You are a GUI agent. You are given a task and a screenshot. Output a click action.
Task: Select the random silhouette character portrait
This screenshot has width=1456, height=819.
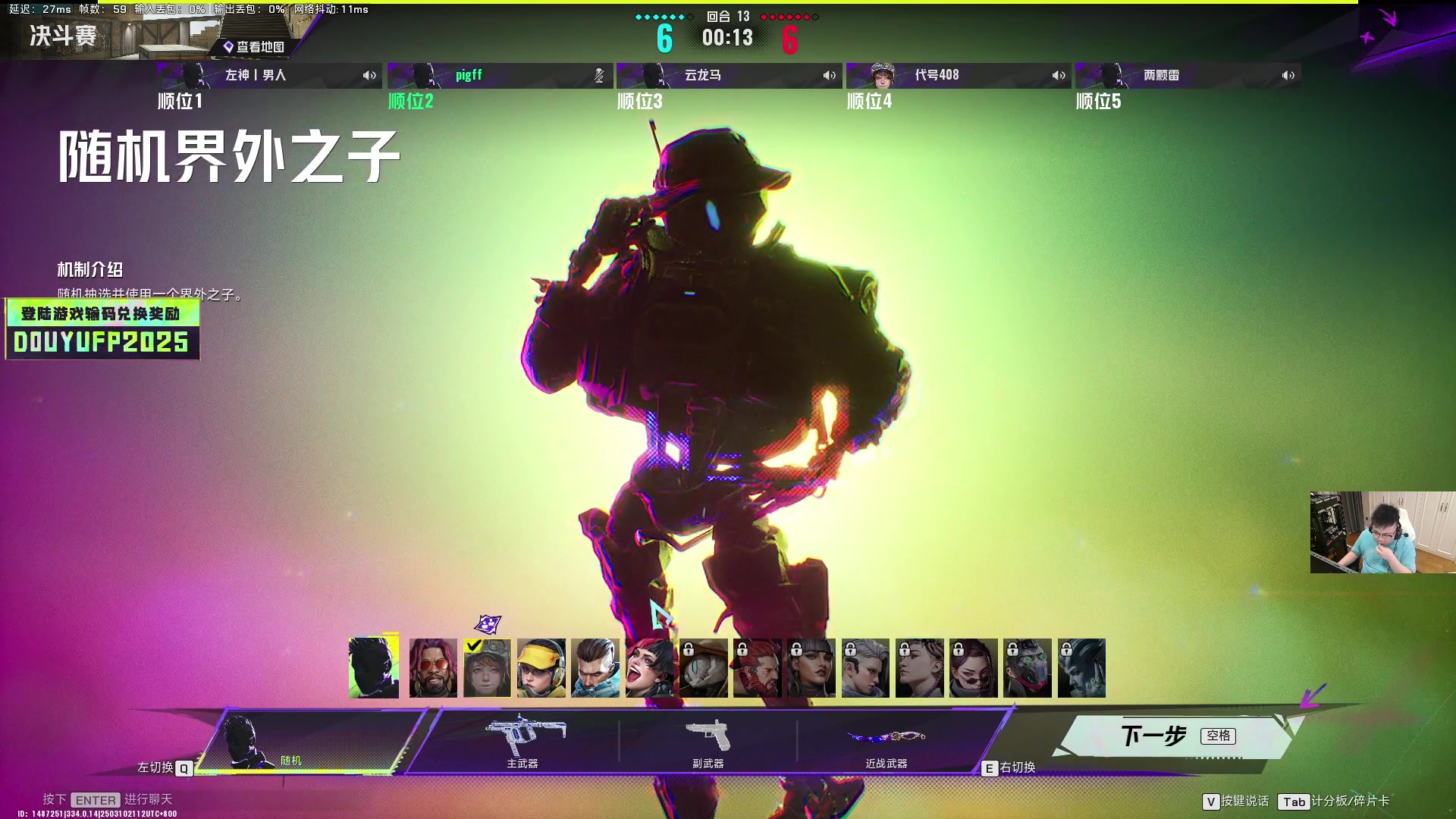tap(373, 668)
